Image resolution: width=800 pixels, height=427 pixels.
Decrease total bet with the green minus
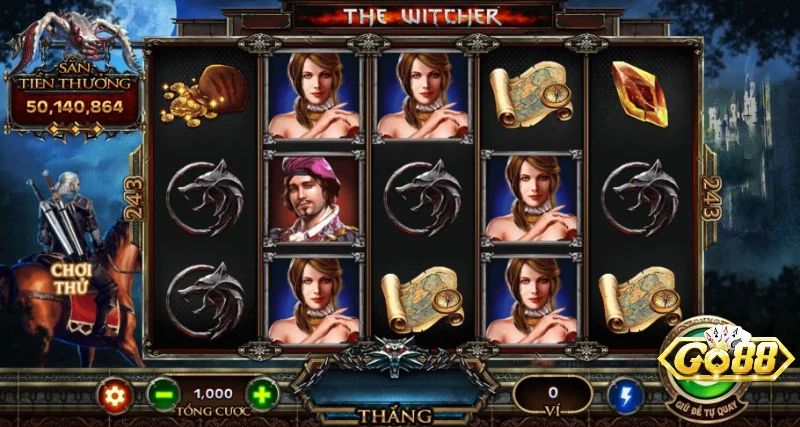pos(163,395)
